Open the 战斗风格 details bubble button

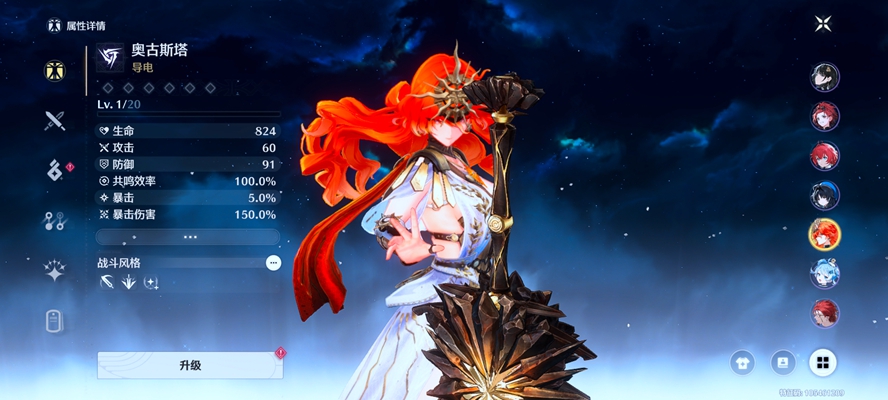[273, 262]
